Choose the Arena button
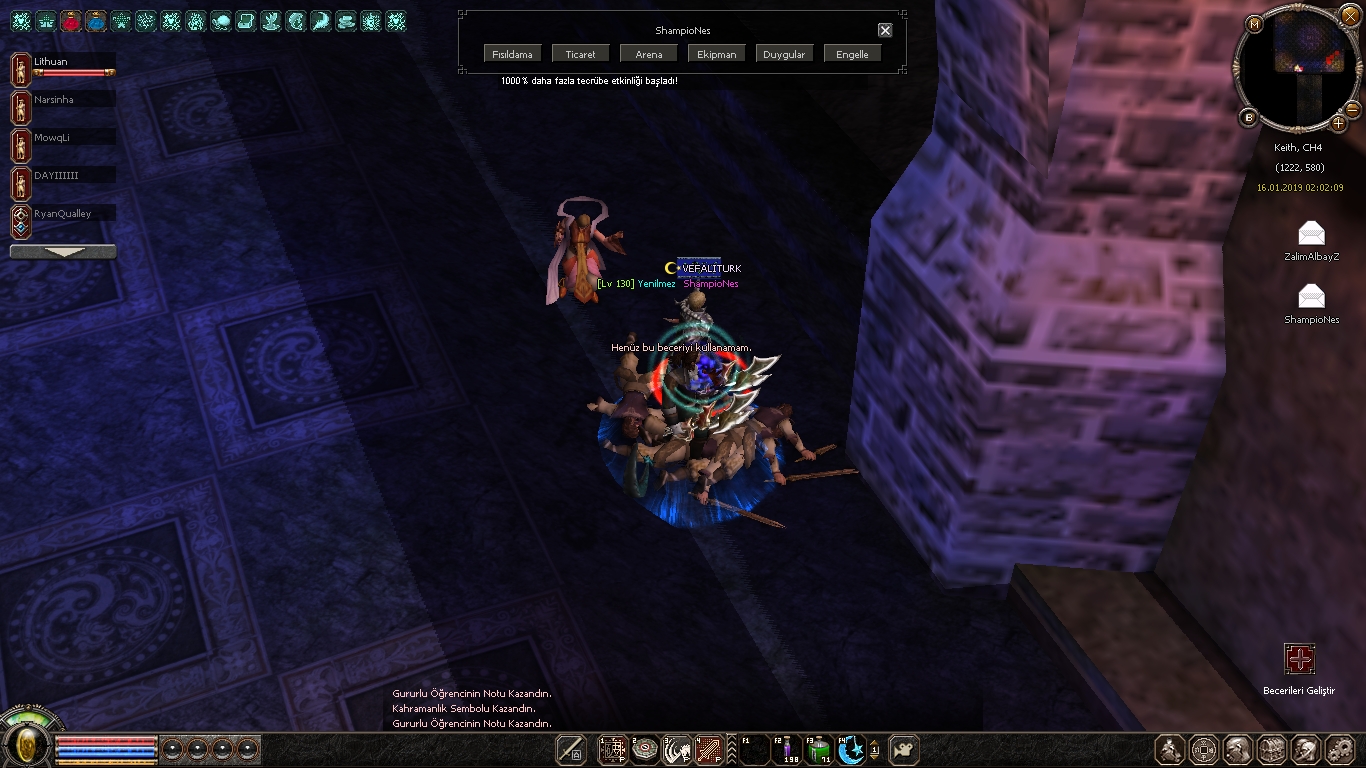This screenshot has height=768, width=1366. [x=648, y=54]
